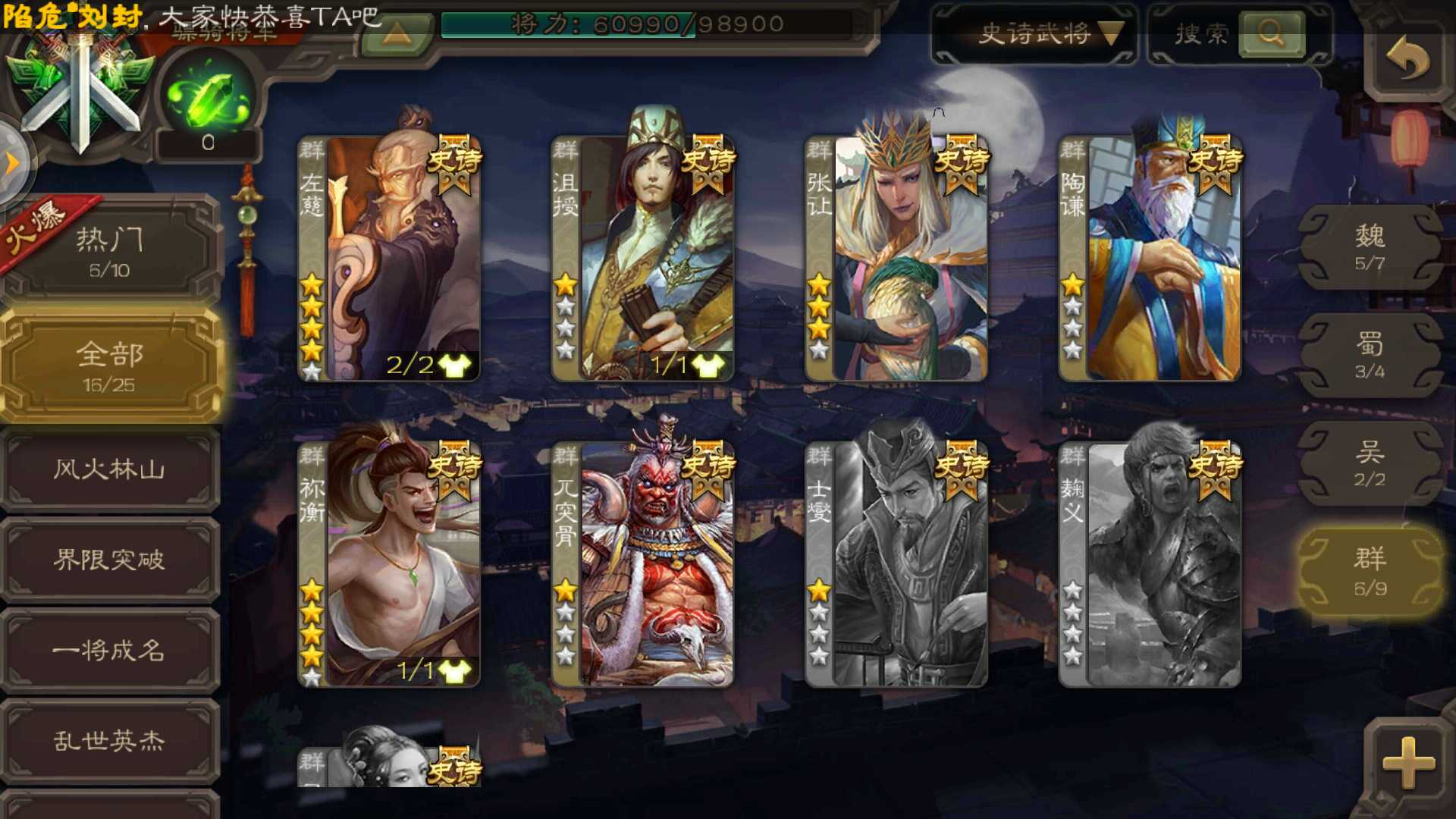Image resolution: width=1456 pixels, height=819 pixels.
Task: Tap the magnifying glass search icon
Action: pos(1271,34)
